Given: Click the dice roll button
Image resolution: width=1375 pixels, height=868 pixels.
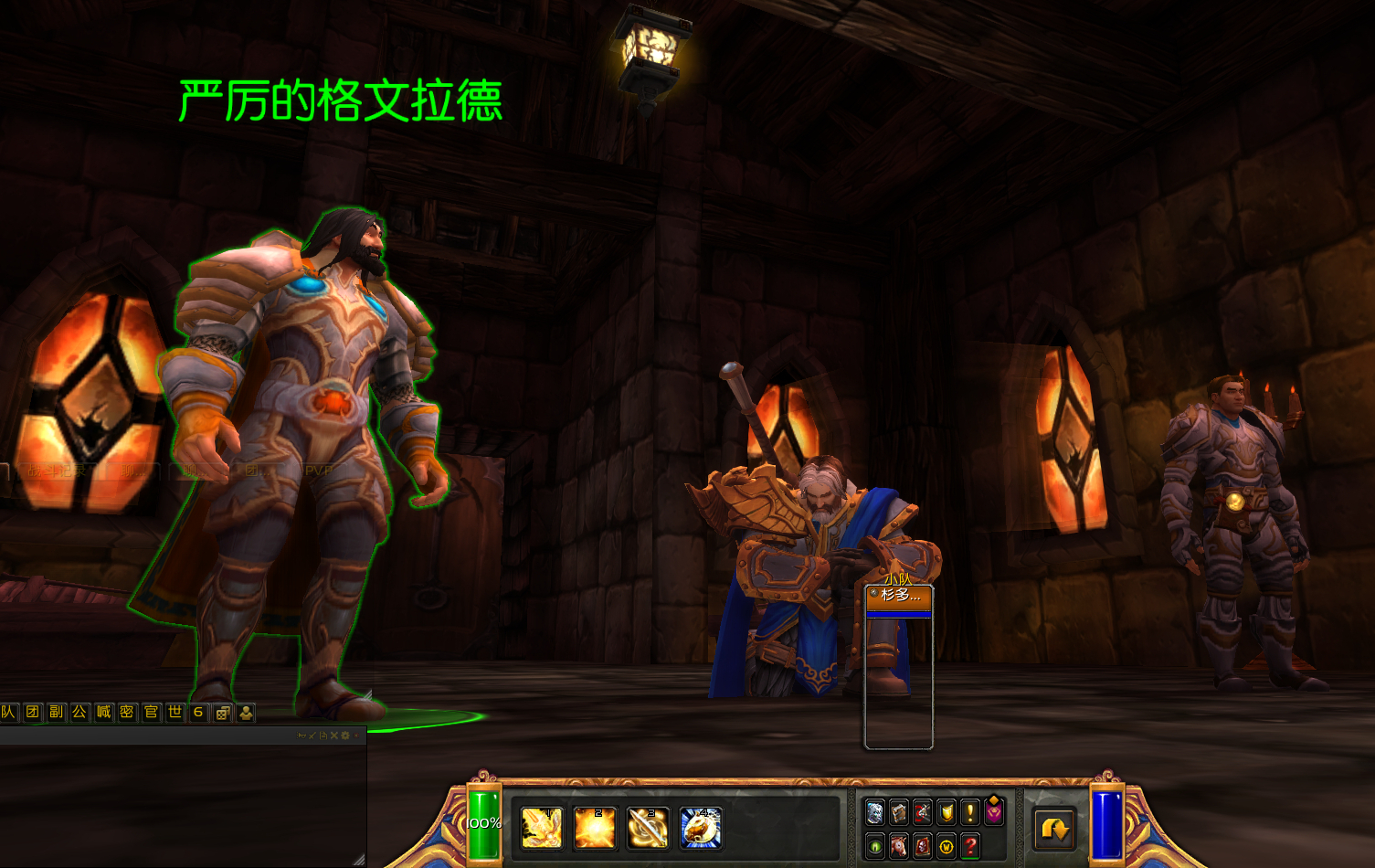Looking at the screenshot, I should pos(222,713).
